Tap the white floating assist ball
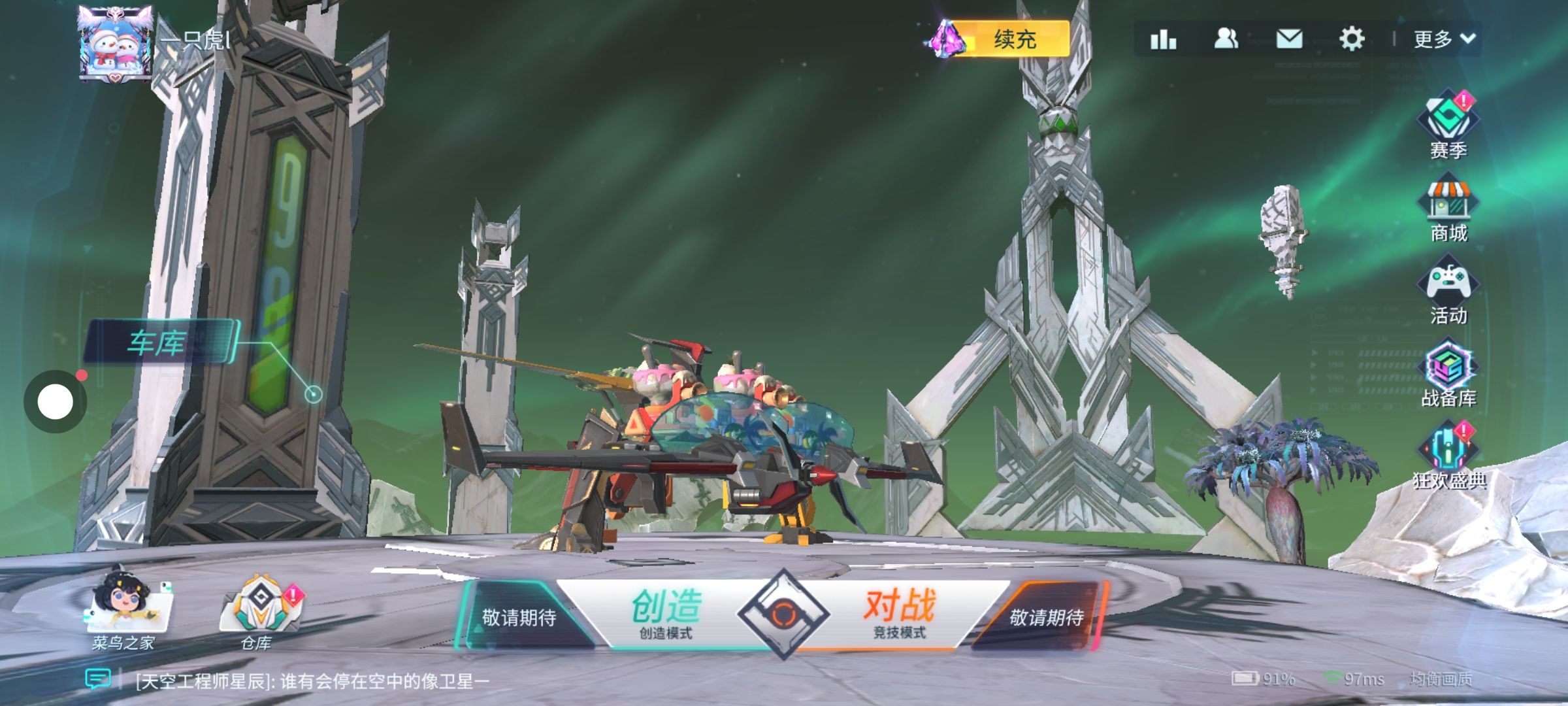 pyautogui.click(x=56, y=401)
